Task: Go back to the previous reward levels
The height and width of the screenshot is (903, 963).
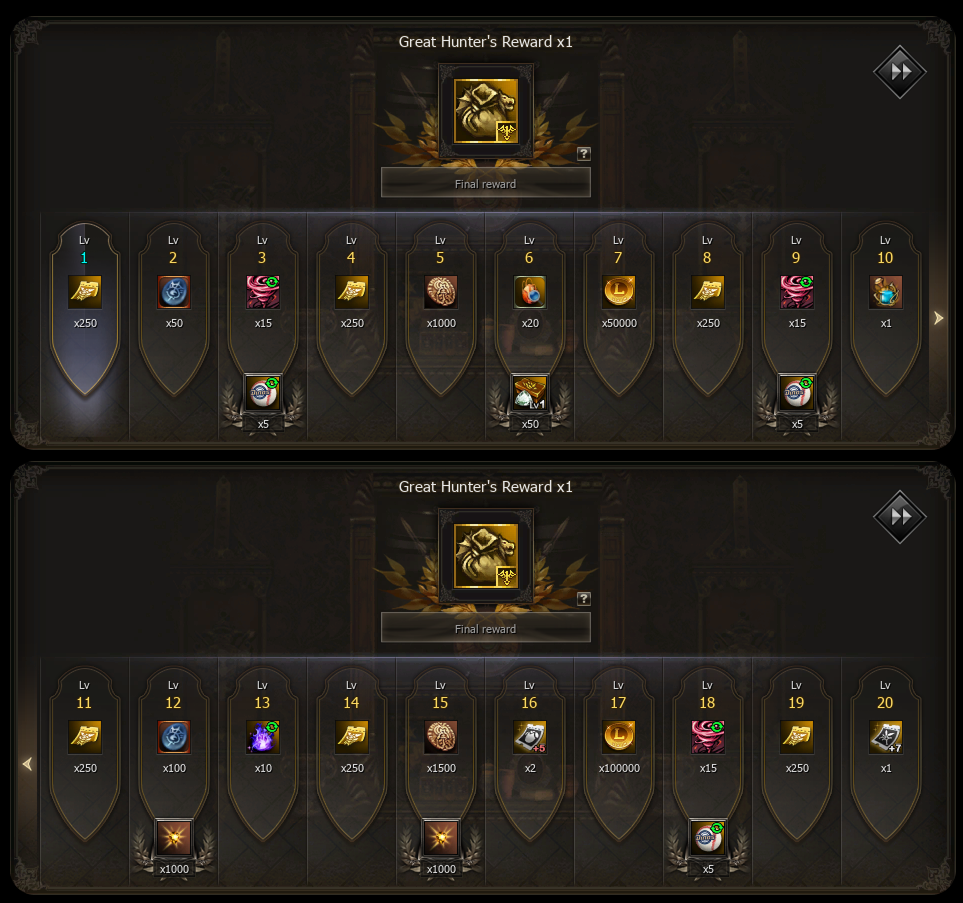Action: 27,764
